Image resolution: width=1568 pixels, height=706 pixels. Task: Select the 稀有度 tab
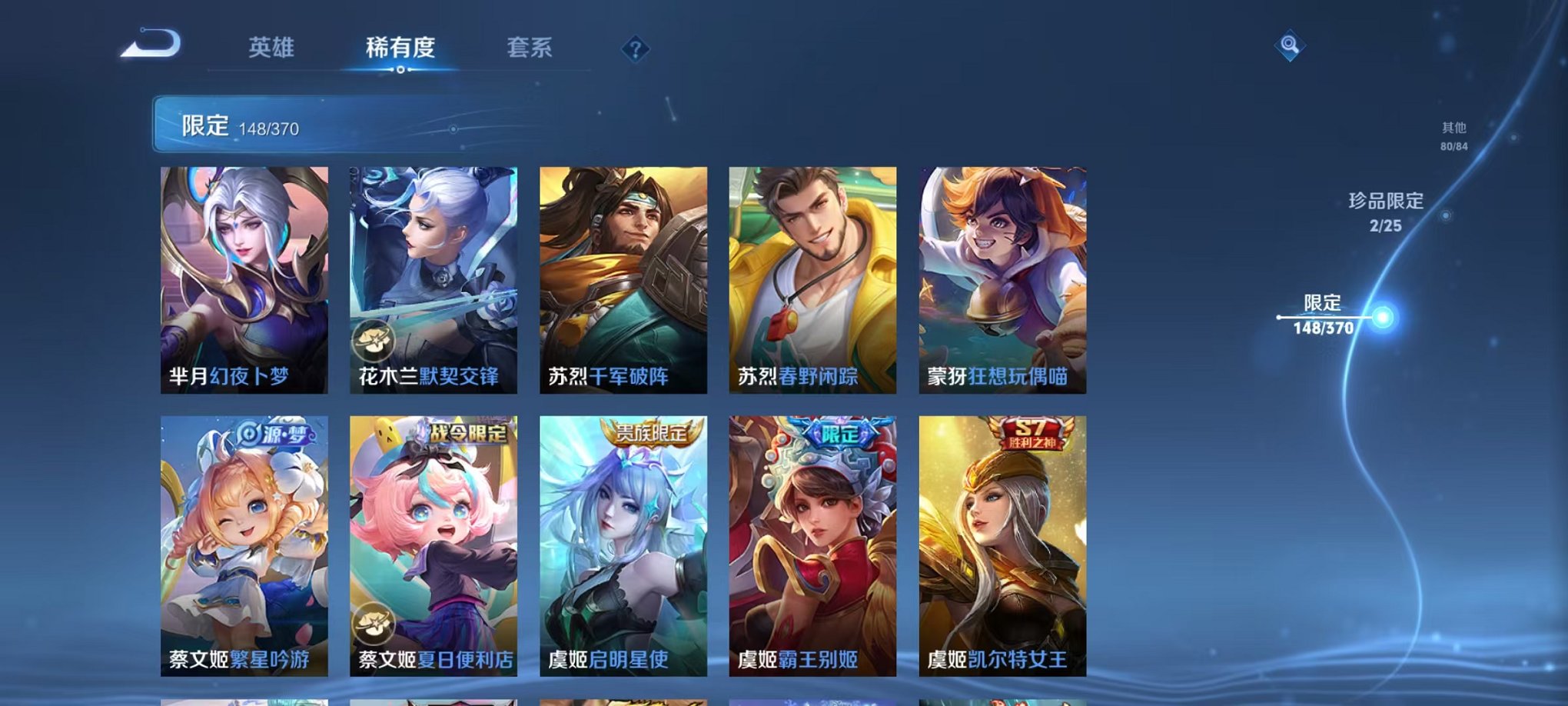click(x=400, y=48)
